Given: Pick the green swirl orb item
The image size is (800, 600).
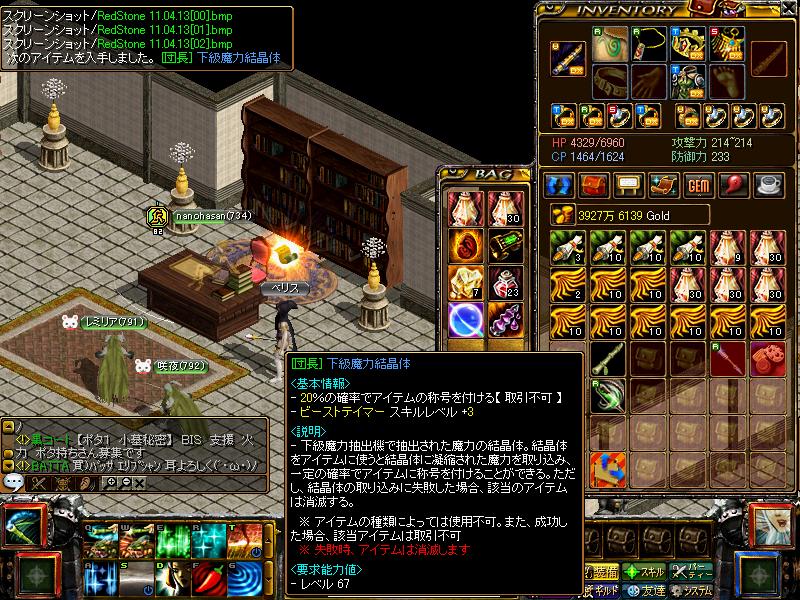Looking at the screenshot, I should 607,396.
